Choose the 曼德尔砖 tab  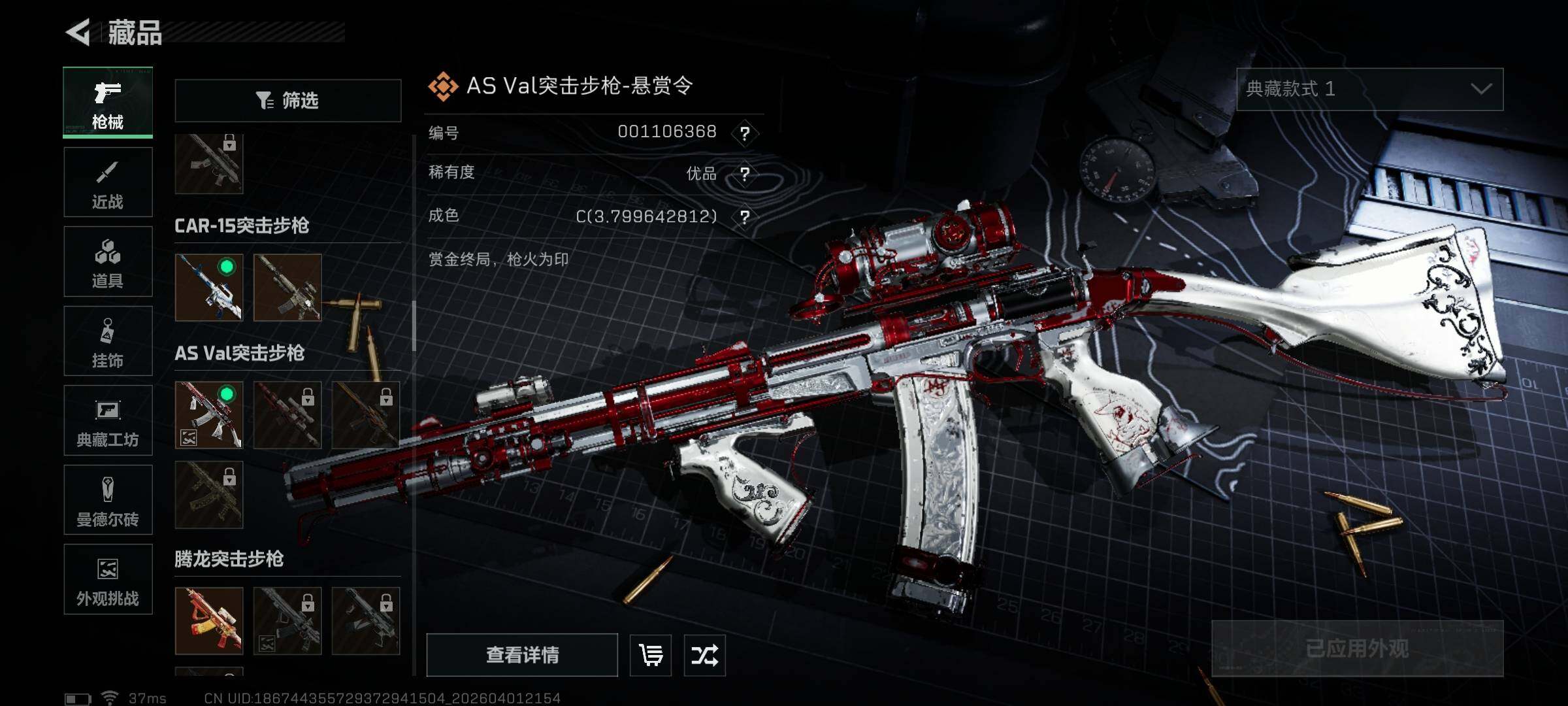[108, 500]
